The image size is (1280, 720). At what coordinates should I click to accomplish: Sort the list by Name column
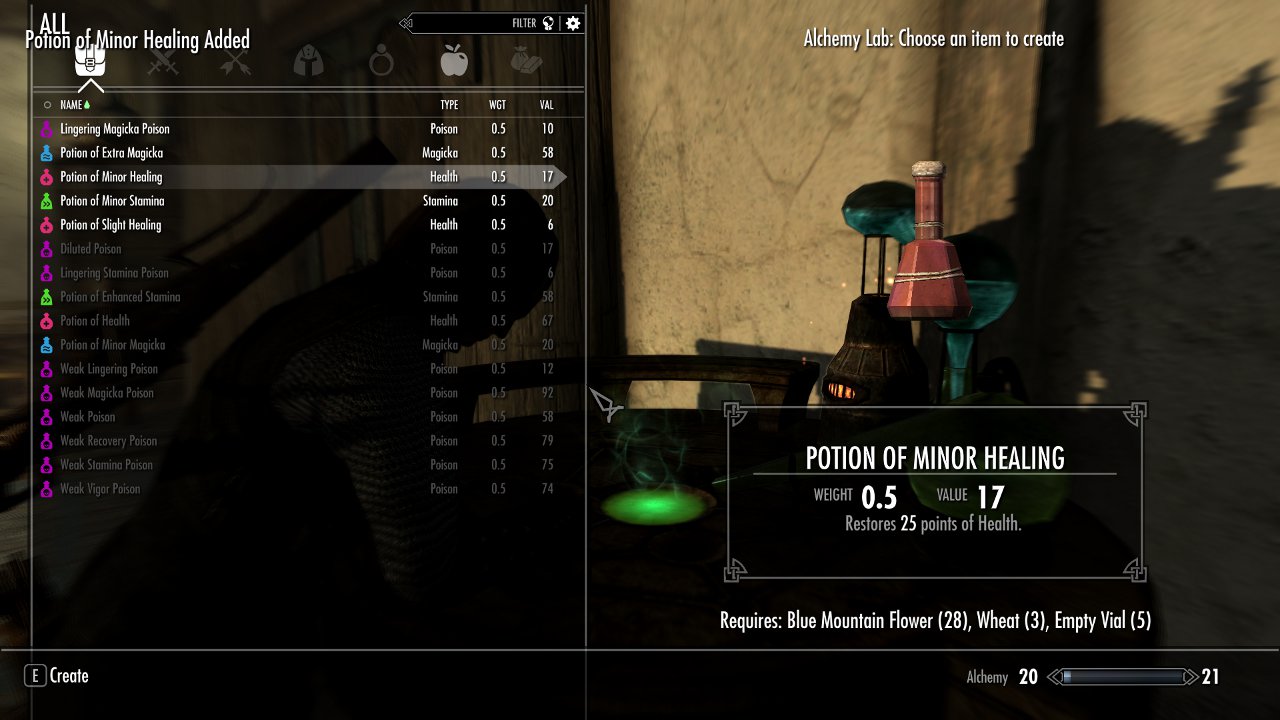pos(71,105)
